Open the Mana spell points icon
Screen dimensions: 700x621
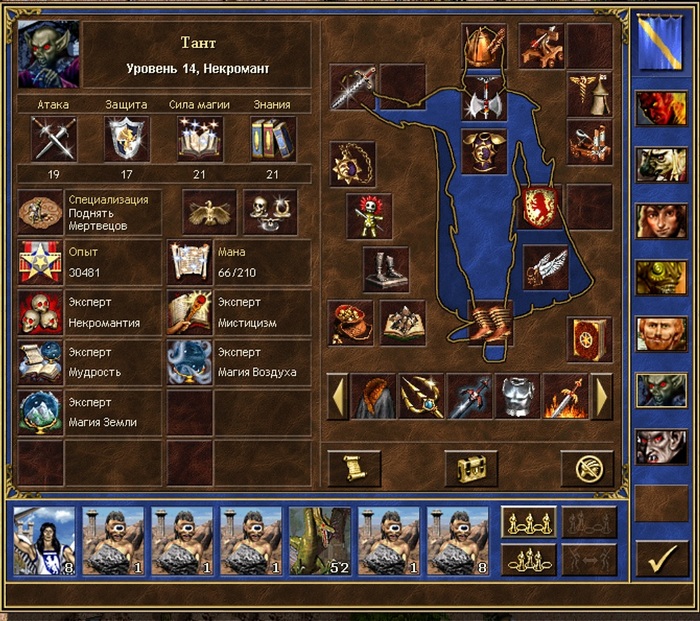[x=189, y=263]
